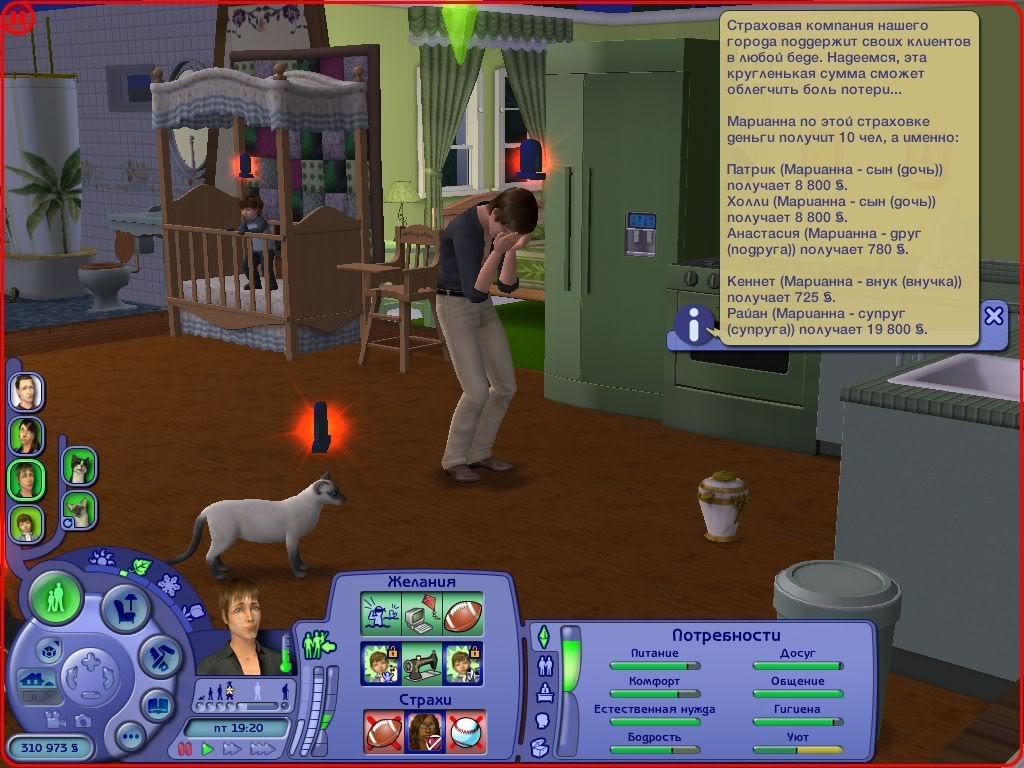
Task: Set game speed to triple fast-forward
Action: pos(263,748)
